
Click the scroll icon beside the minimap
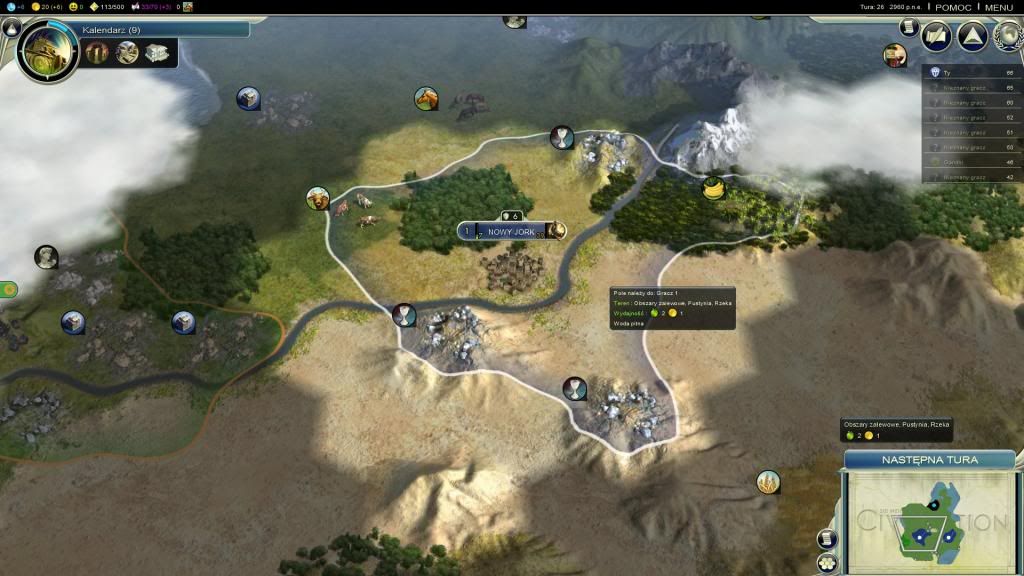(x=827, y=539)
